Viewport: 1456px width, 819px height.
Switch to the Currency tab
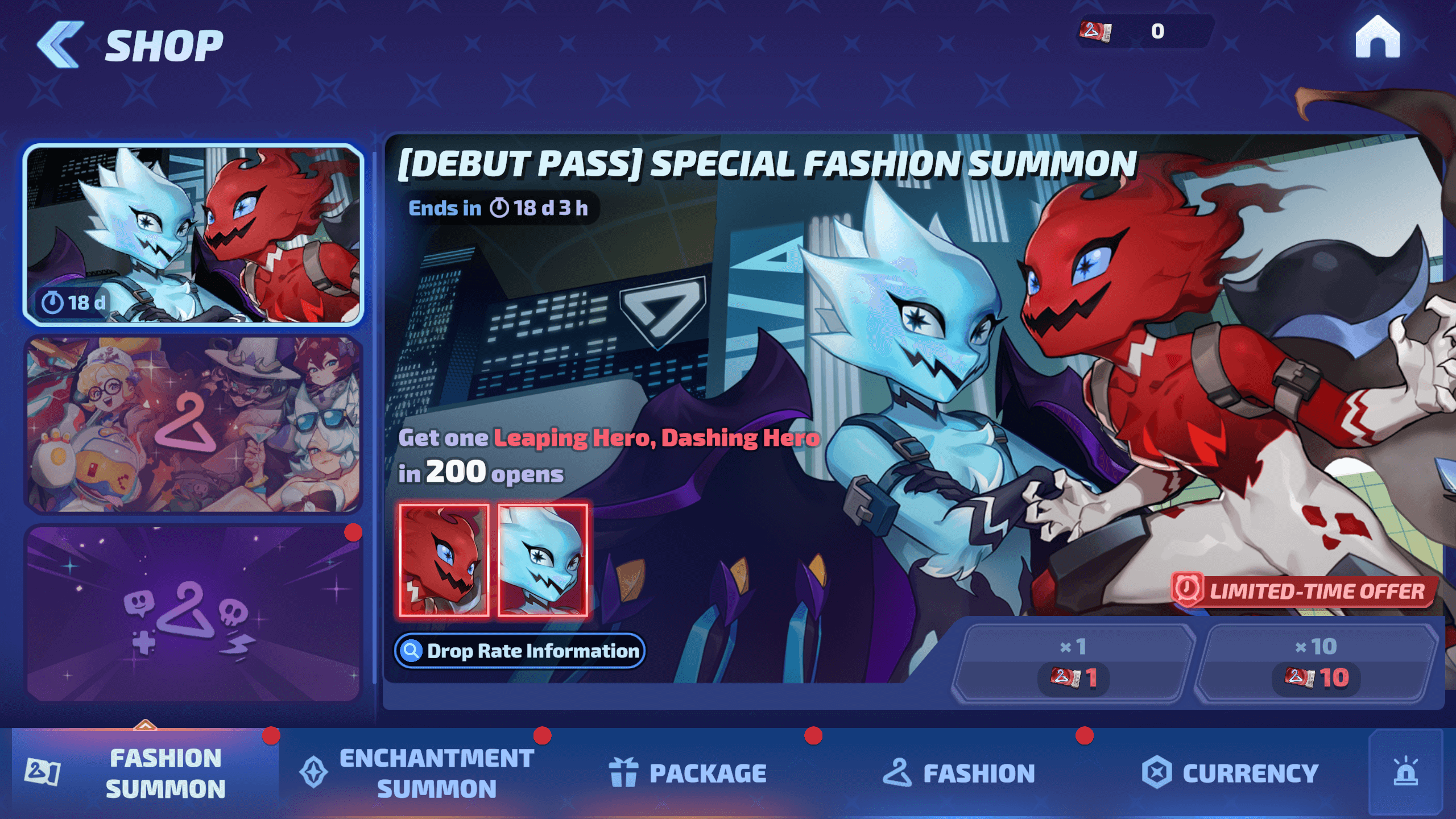tap(1230, 773)
